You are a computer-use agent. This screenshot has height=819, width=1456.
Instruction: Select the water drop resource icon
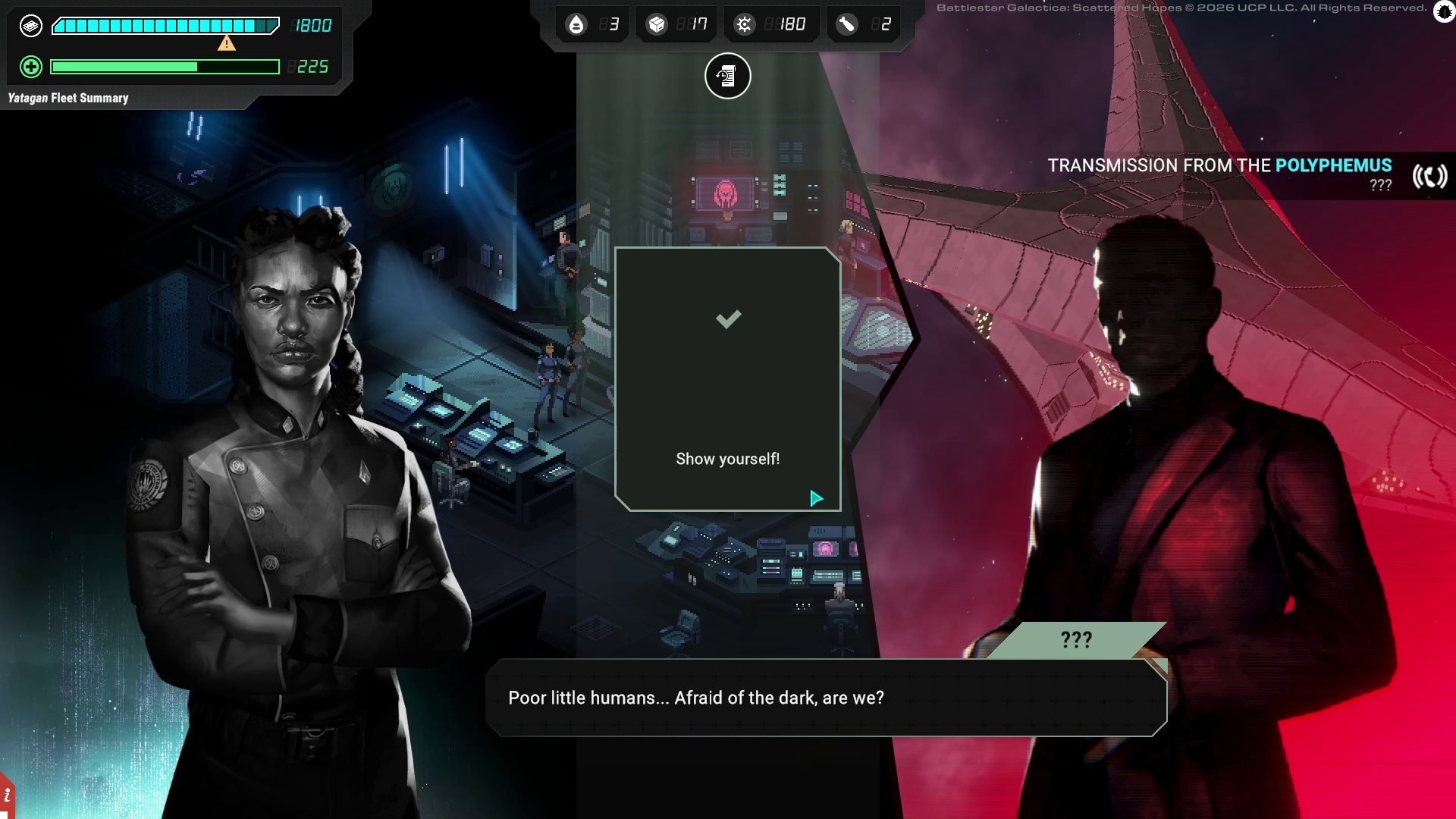pyautogui.click(x=576, y=25)
